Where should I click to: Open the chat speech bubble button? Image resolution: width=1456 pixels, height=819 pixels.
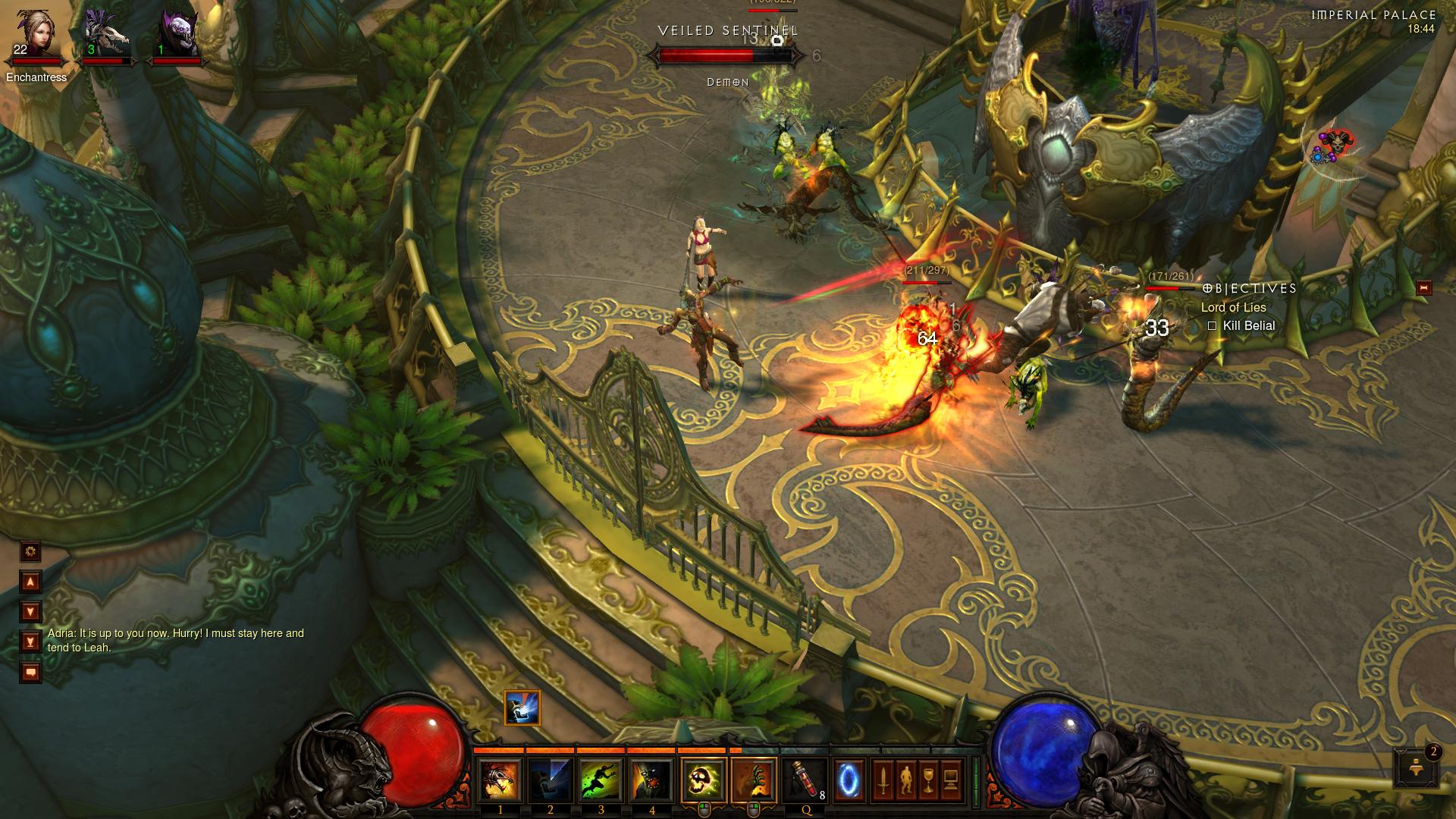click(30, 672)
